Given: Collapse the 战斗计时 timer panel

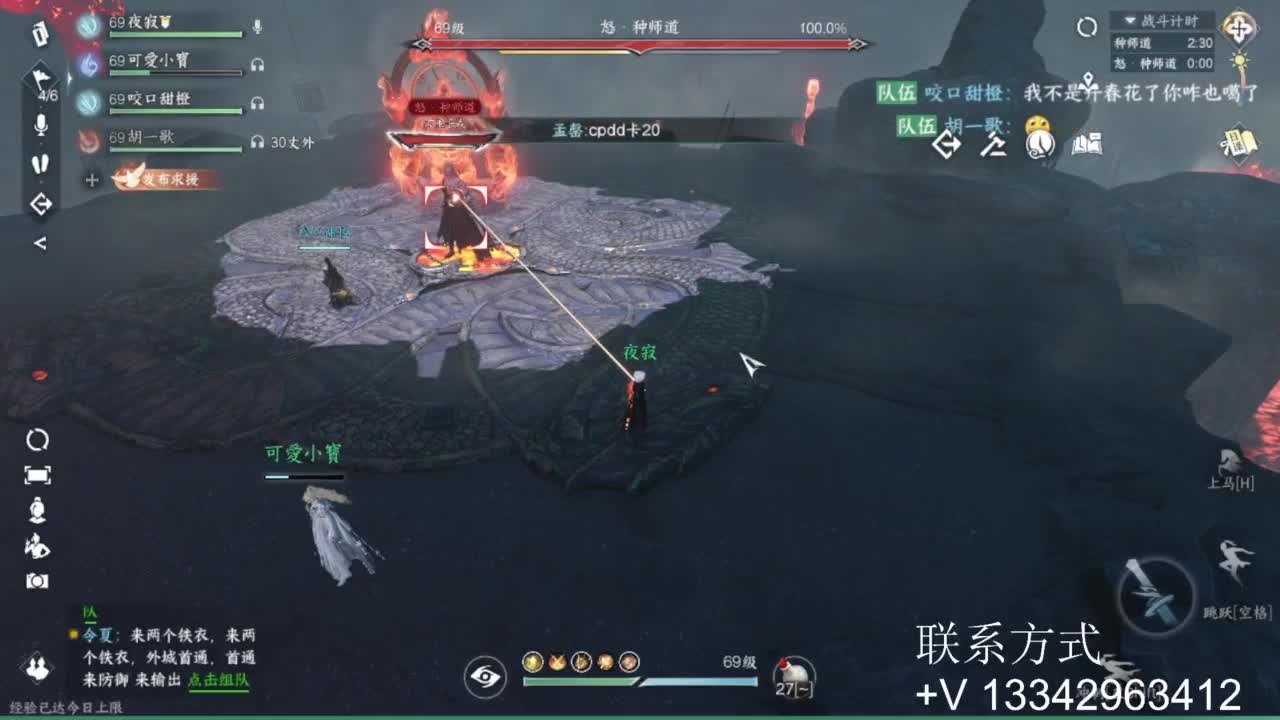Looking at the screenshot, I should click(x=1129, y=21).
